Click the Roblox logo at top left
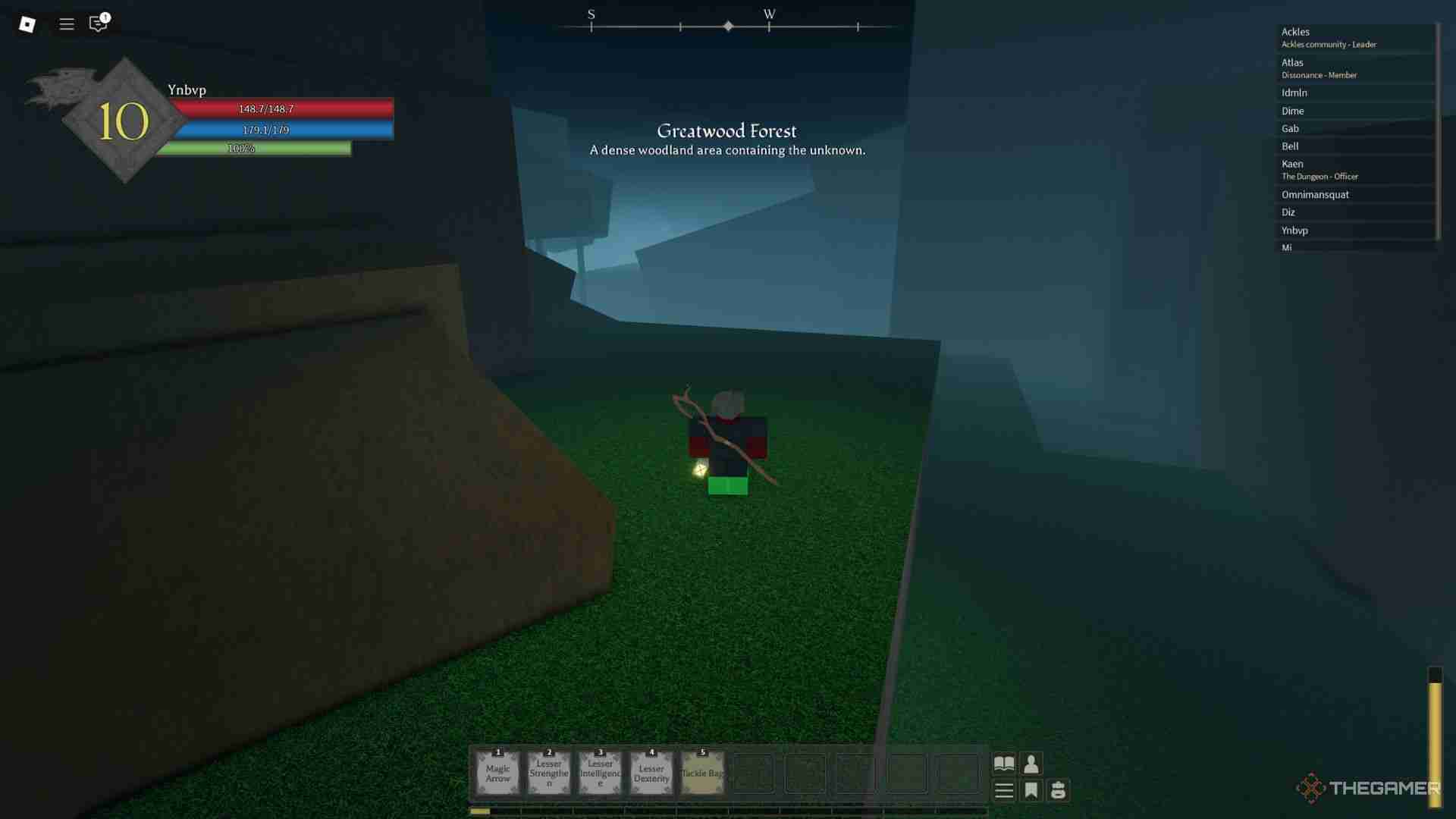The image size is (1456, 819). pos(27,24)
